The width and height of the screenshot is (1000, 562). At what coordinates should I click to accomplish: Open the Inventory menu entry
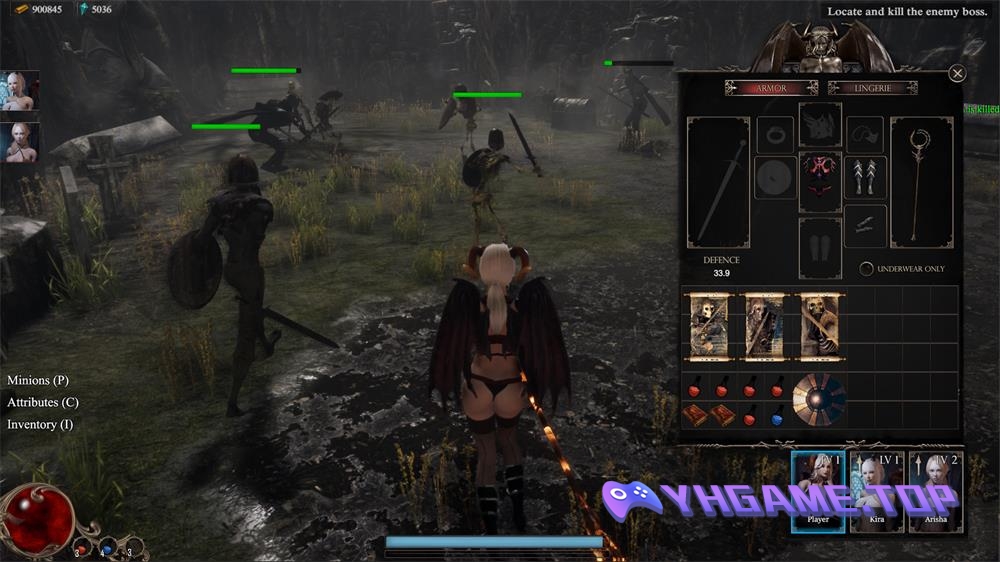pyautogui.click(x=40, y=425)
